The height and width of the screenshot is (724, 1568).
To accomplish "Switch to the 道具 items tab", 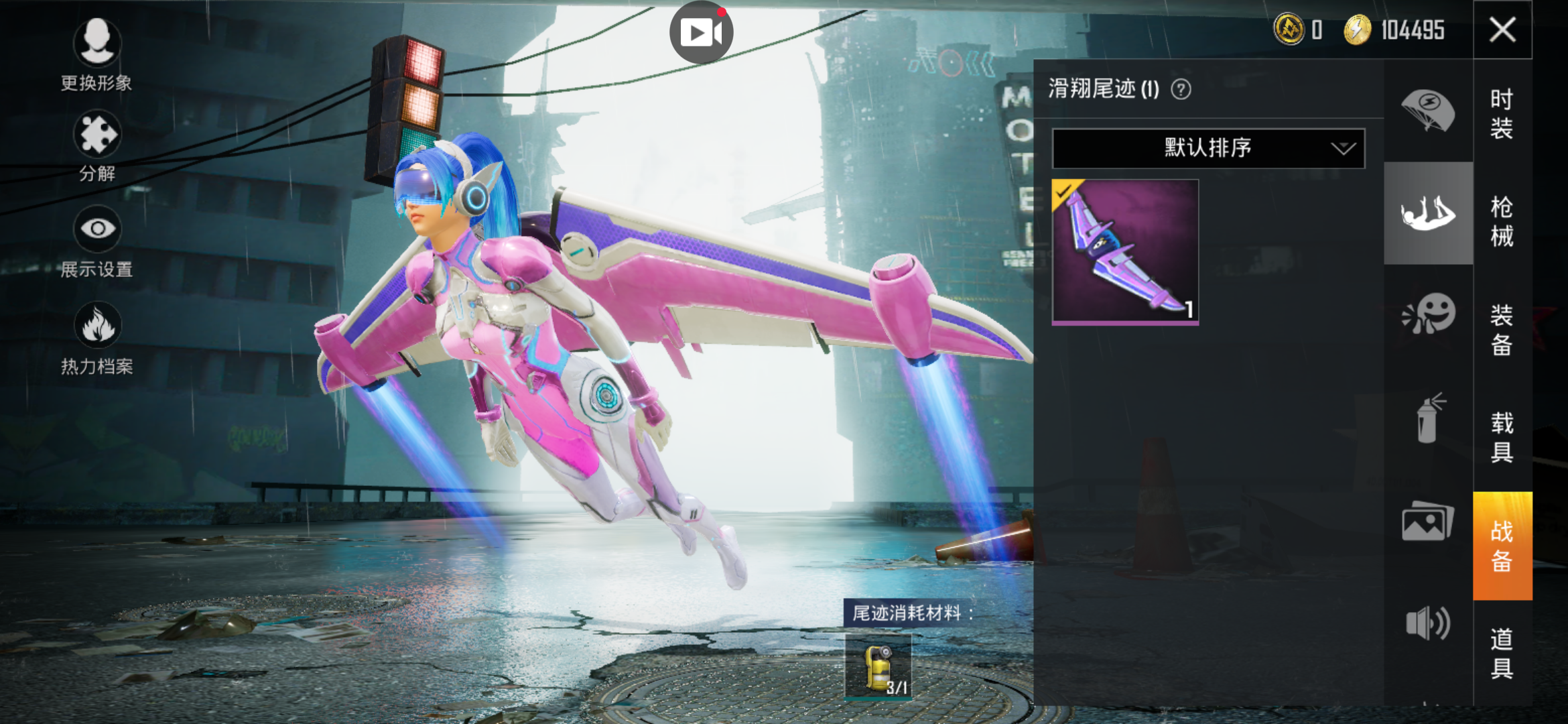I will pyautogui.click(x=1502, y=653).
